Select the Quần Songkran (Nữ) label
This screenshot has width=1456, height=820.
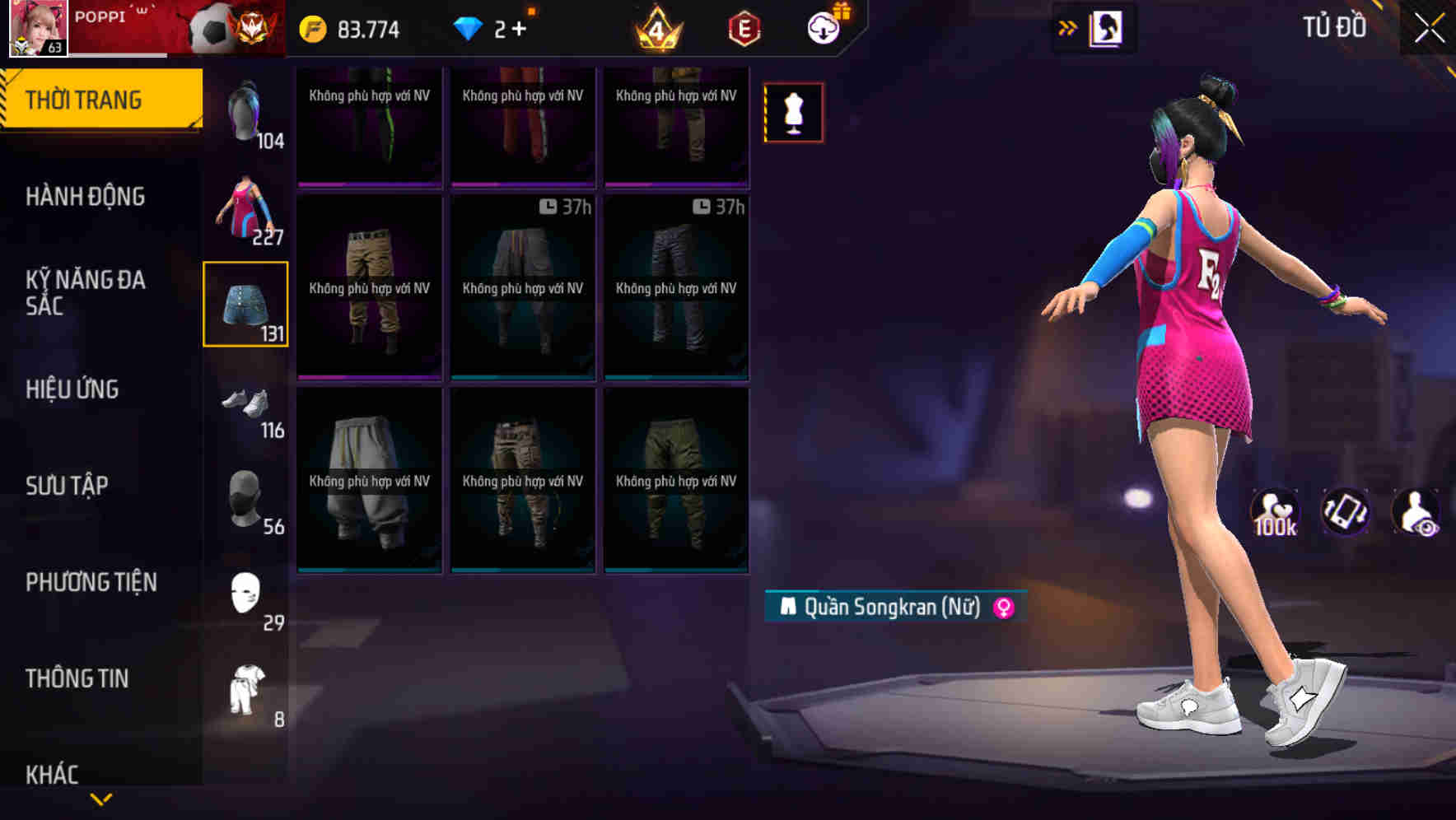[887, 607]
